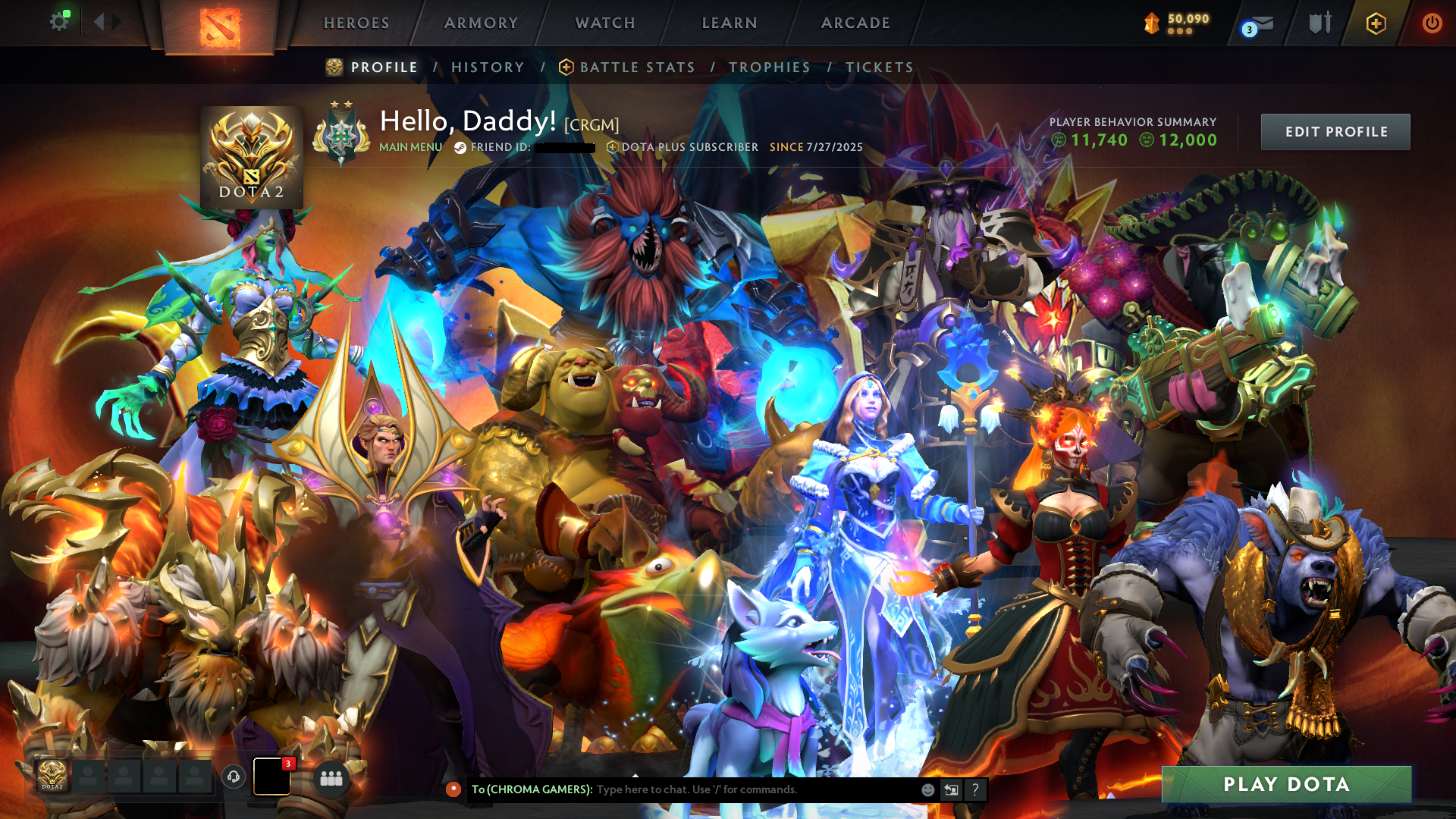Viewport: 1456px width, 819px height.
Task: Start matchmaking with Play Dota
Action: pyautogui.click(x=1286, y=785)
